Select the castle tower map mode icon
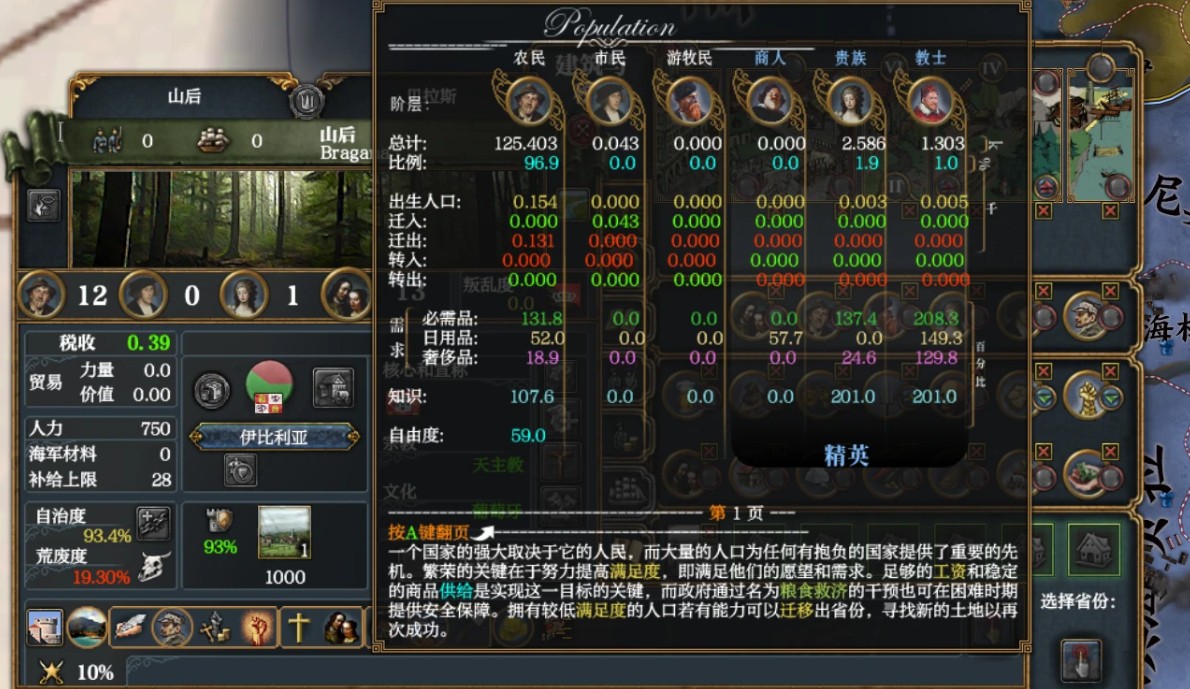 (x=45, y=627)
